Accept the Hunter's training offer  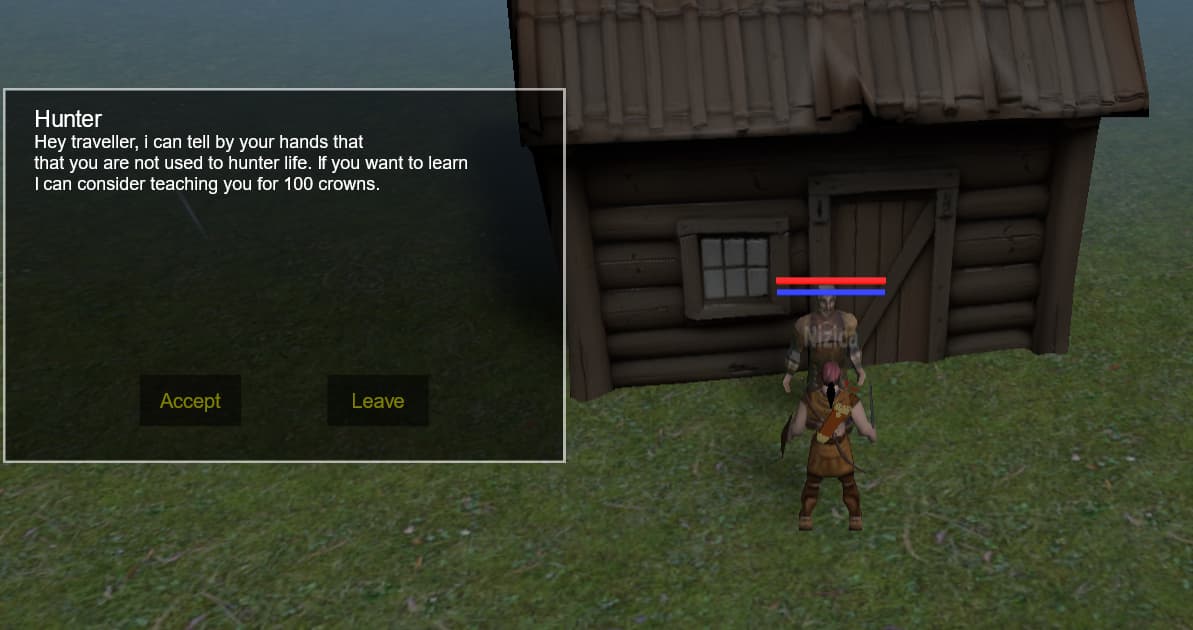190,401
